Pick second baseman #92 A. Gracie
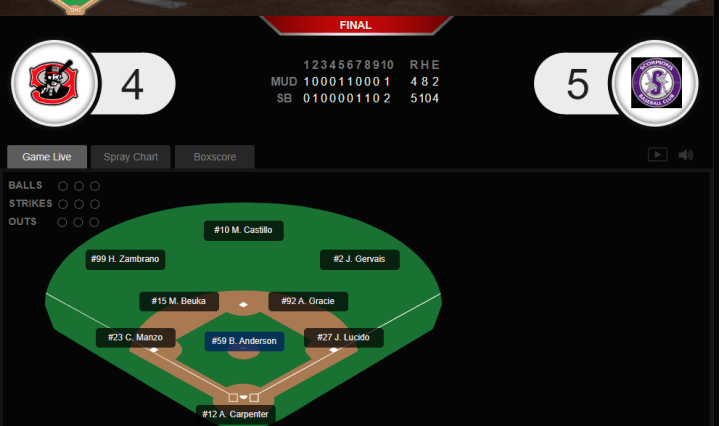 point(308,301)
